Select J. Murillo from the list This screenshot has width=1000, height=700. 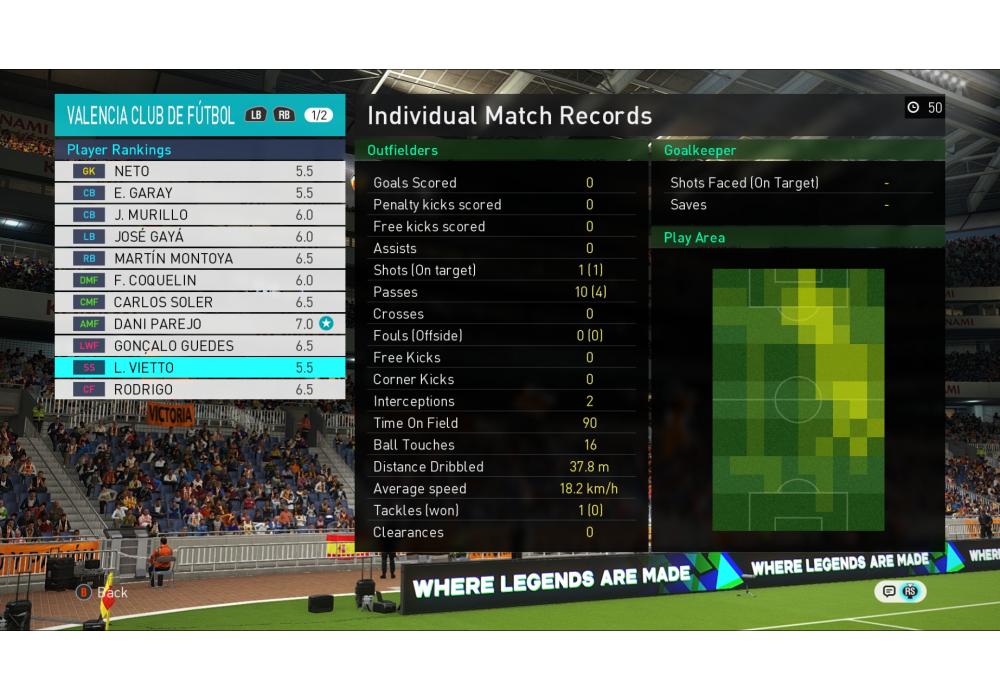pyautogui.click(x=200, y=215)
